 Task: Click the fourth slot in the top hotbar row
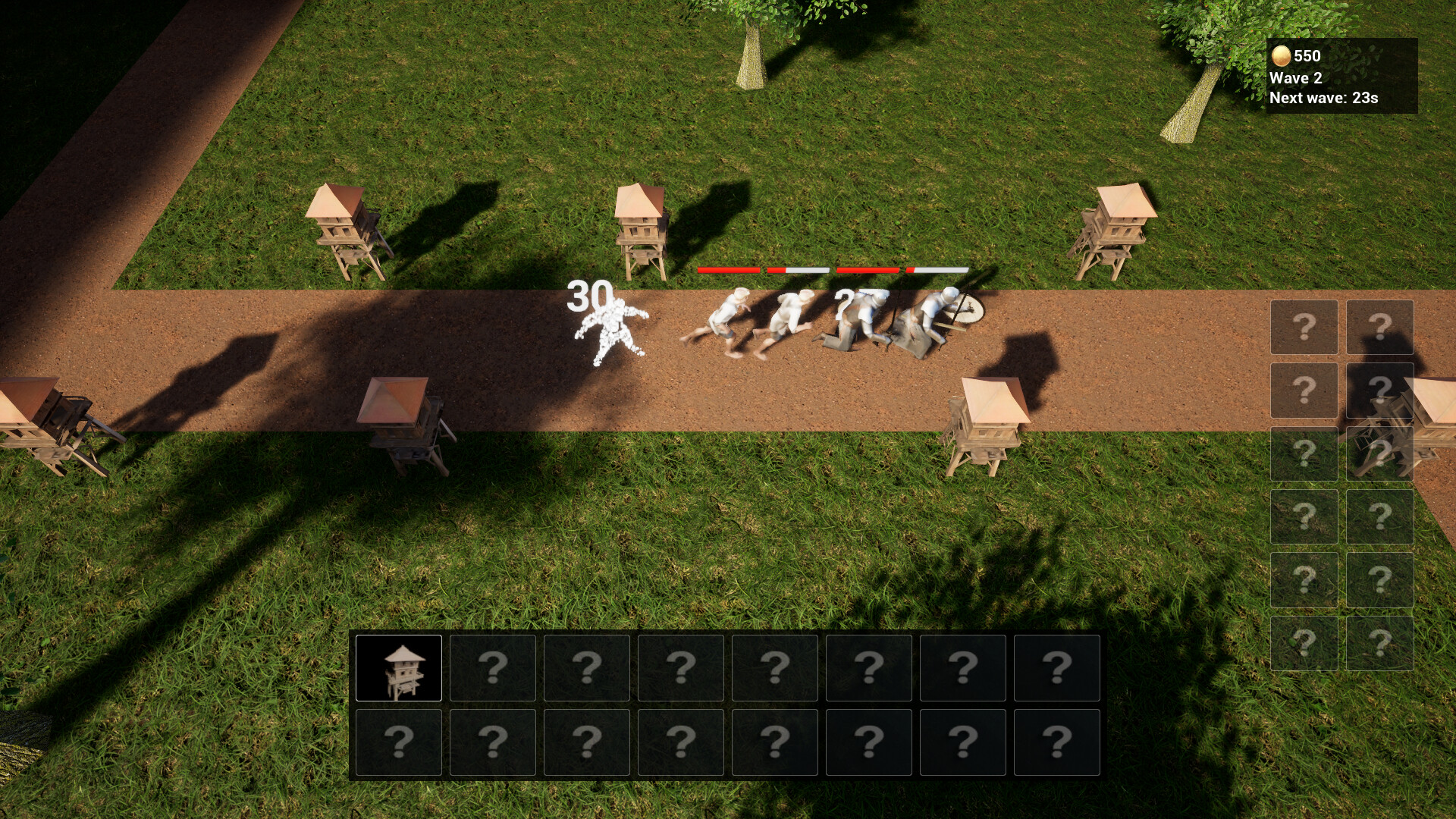point(681,669)
